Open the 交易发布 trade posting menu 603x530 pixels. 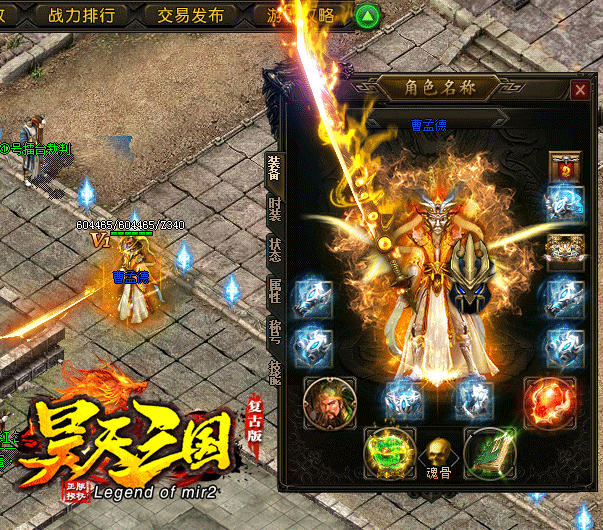point(184,15)
